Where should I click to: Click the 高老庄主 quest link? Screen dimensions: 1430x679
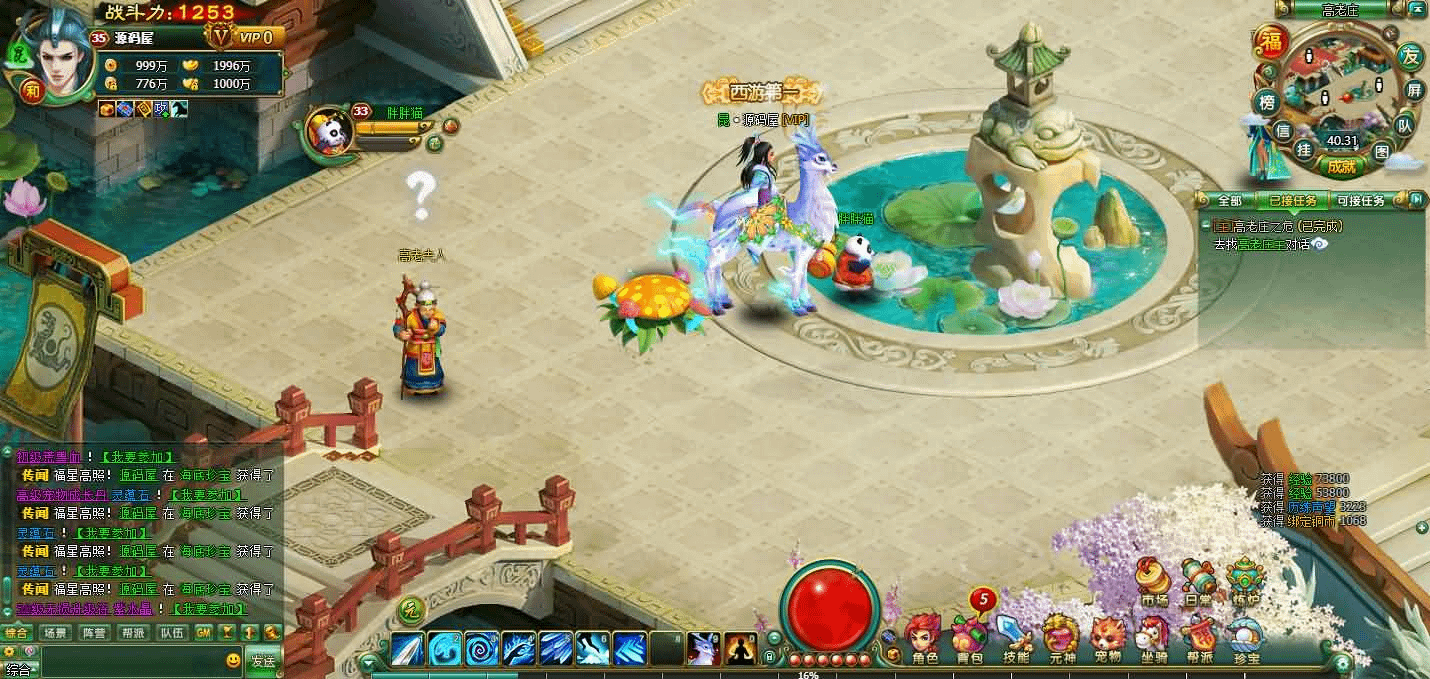click(1259, 243)
